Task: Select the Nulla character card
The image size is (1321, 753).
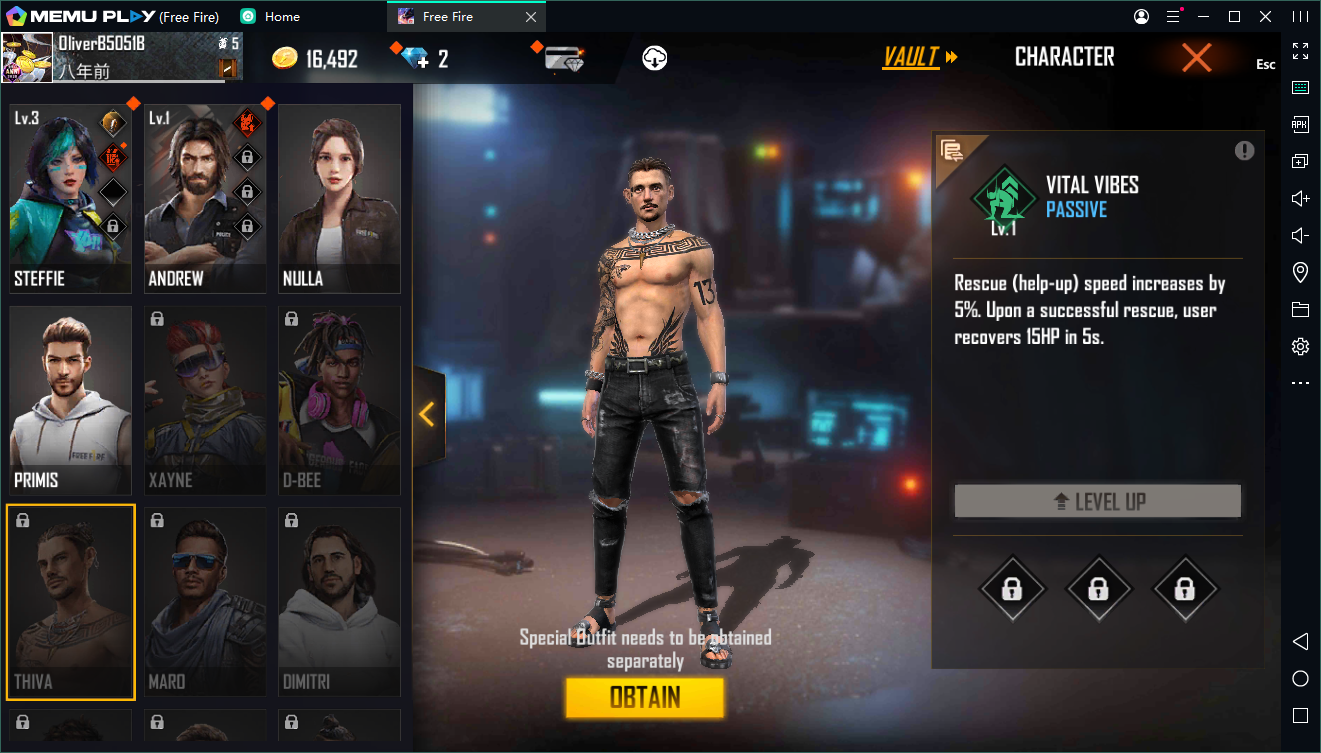Action: coord(339,198)
